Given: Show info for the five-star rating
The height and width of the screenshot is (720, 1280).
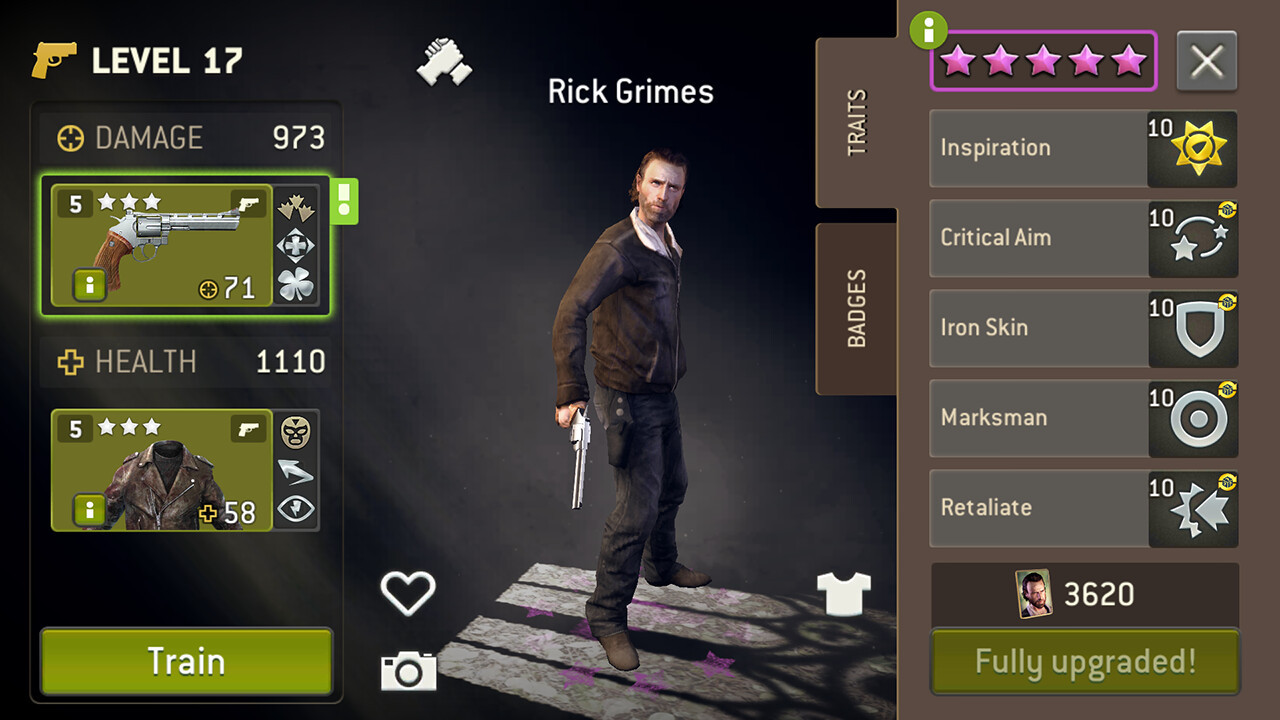Looking at the screenshot, I should click(x=928, y=31).
